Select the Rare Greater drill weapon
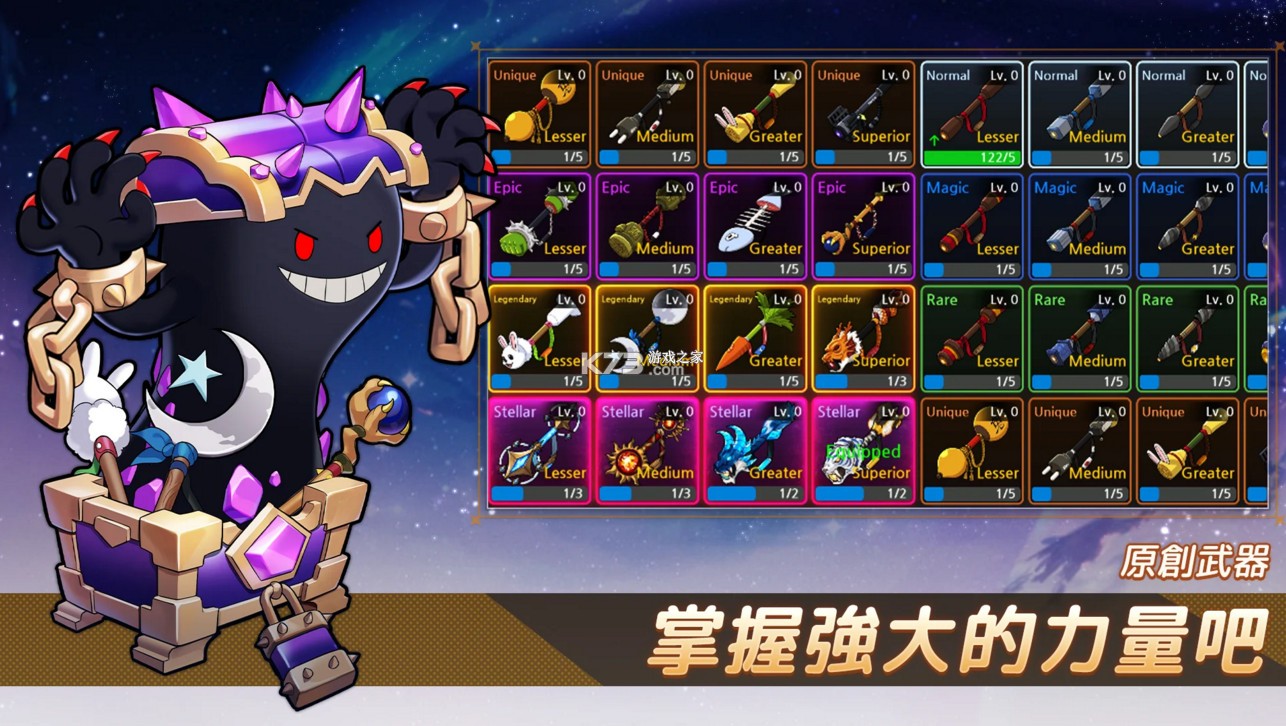Screen dimensions: 1286x726 [1187, 337]
